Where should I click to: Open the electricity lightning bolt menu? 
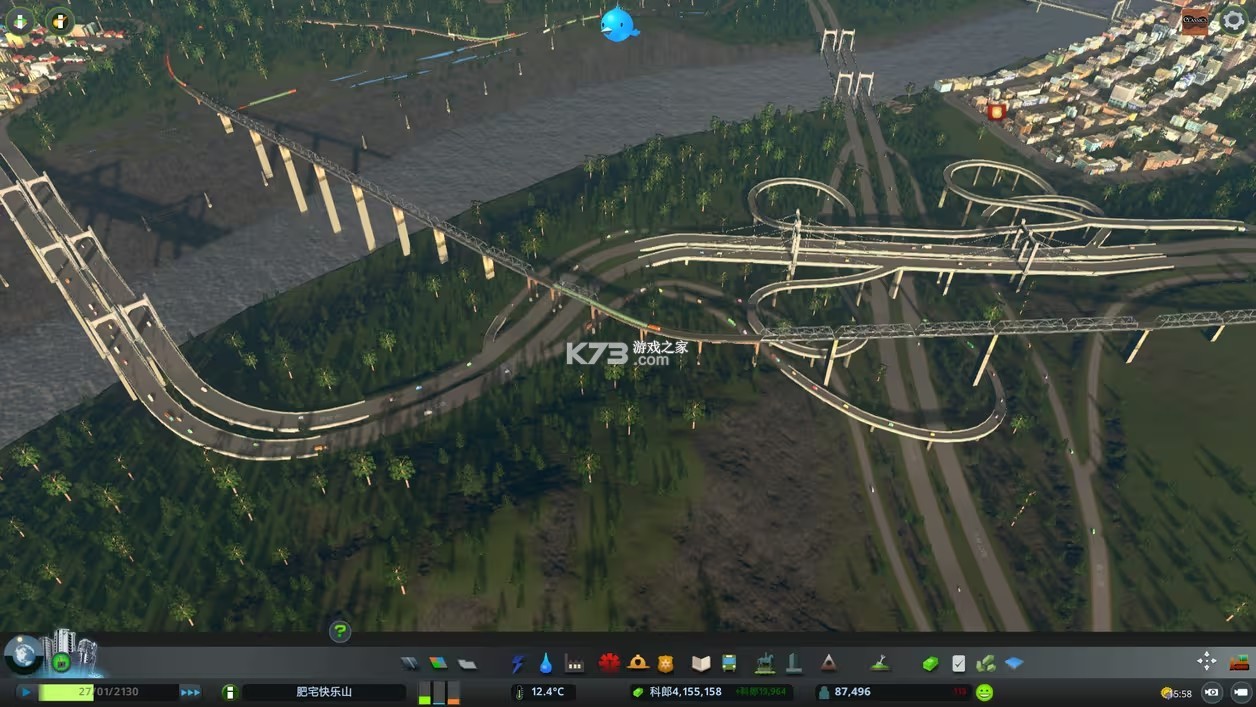(517, 663)
